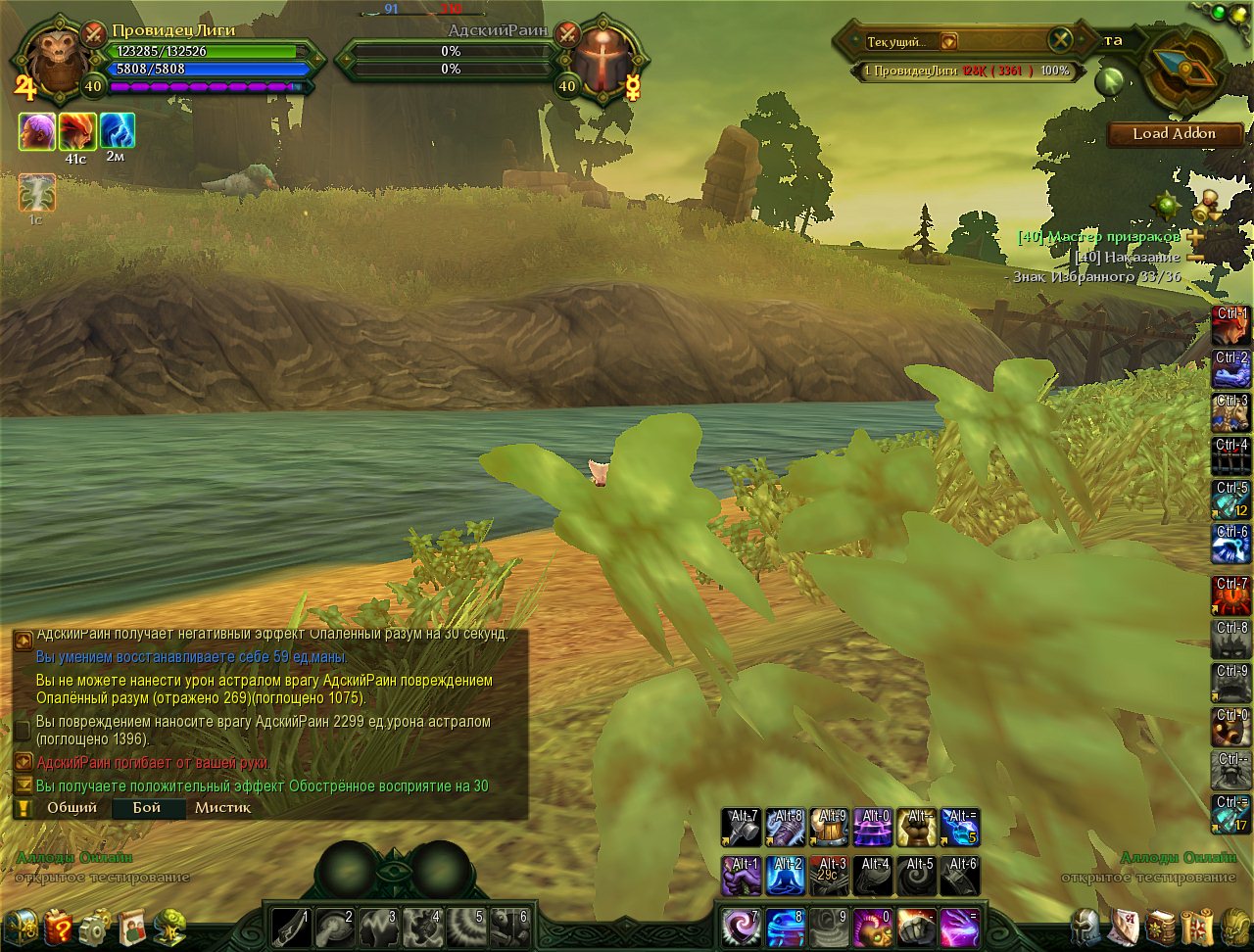Activate the clenched fist ability on slot minus
Image resolution: width=1254 pixels, height=952 pixels.
point(916,927)
